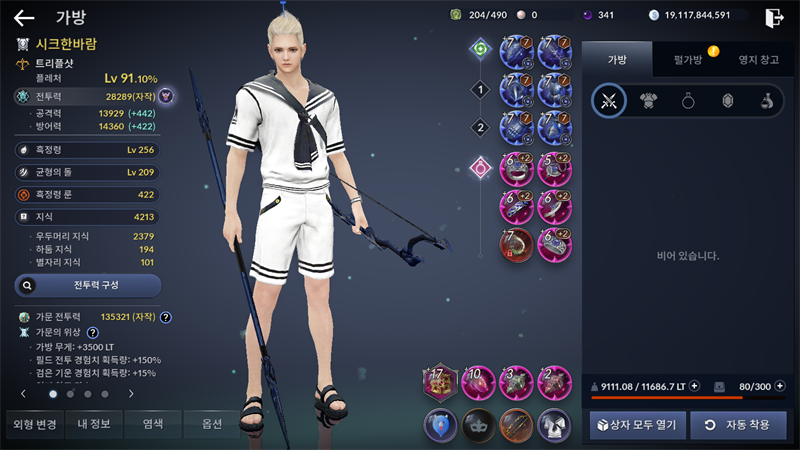This screenshot has height=450, width=800.
Task: Activate the 자동 착용 auto-equip button
Action: (x=738, y=425)
